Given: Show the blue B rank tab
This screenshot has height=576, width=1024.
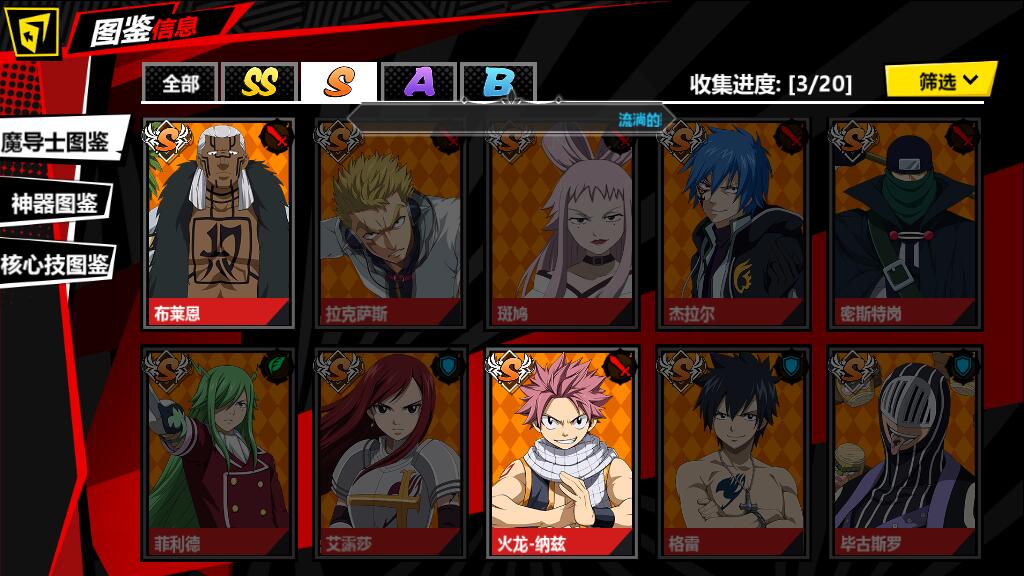Looking at the screenshot, I should tap(498, 83).
